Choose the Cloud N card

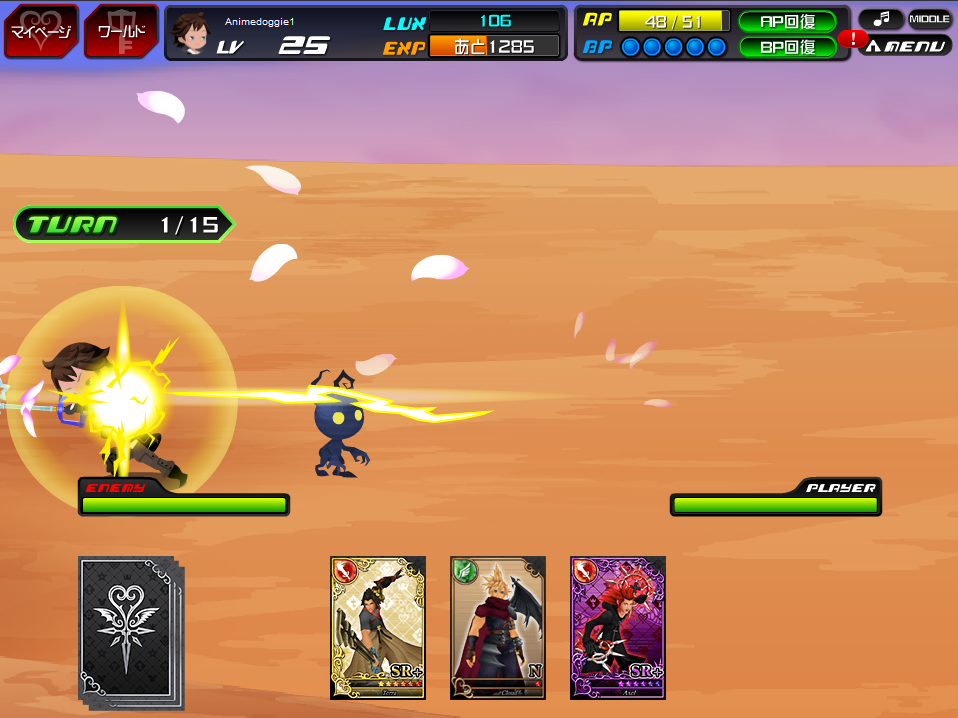click(x=498, y=627)
